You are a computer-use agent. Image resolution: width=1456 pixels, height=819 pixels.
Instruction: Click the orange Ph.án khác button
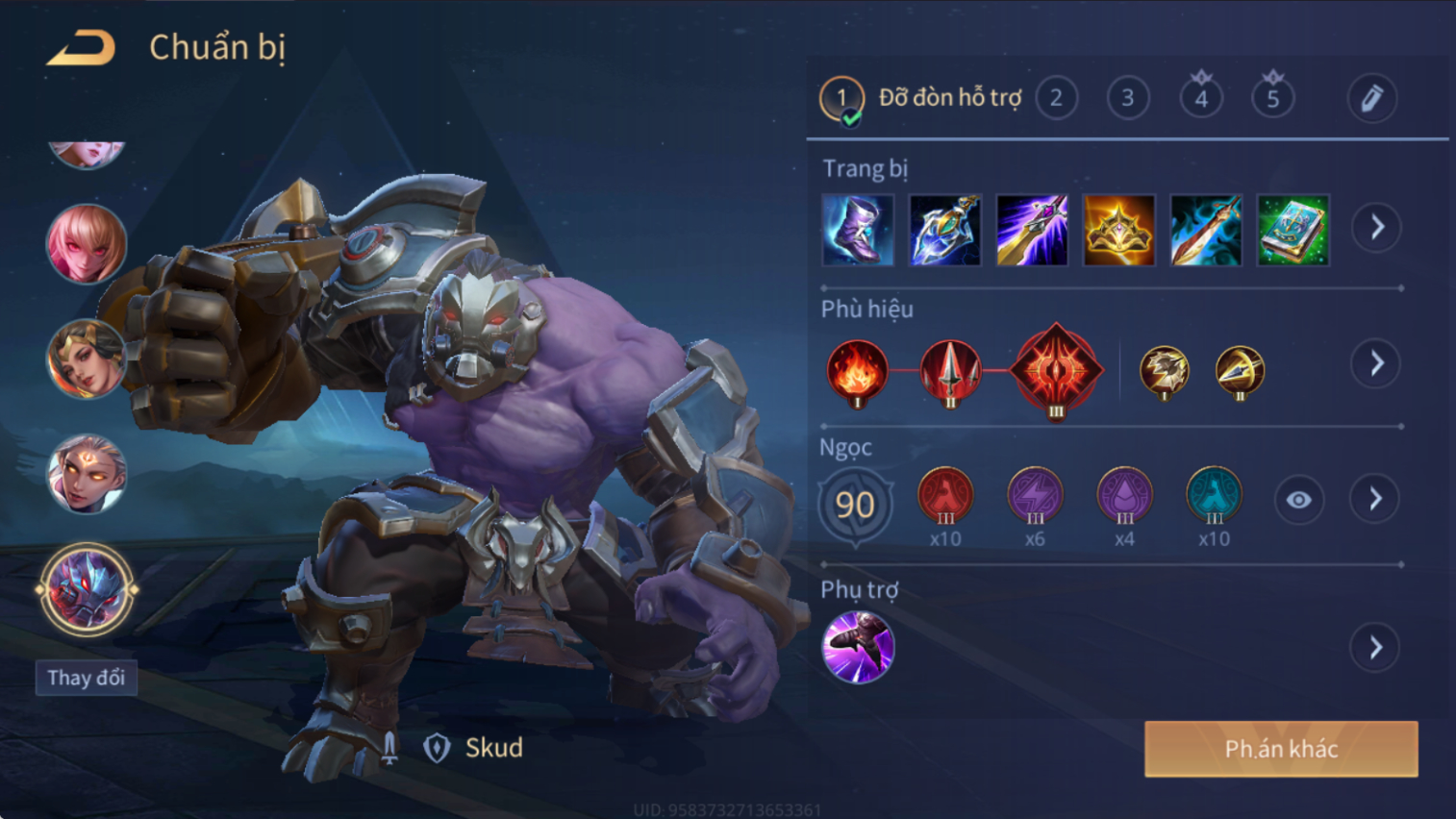[x=1281, y=749]
